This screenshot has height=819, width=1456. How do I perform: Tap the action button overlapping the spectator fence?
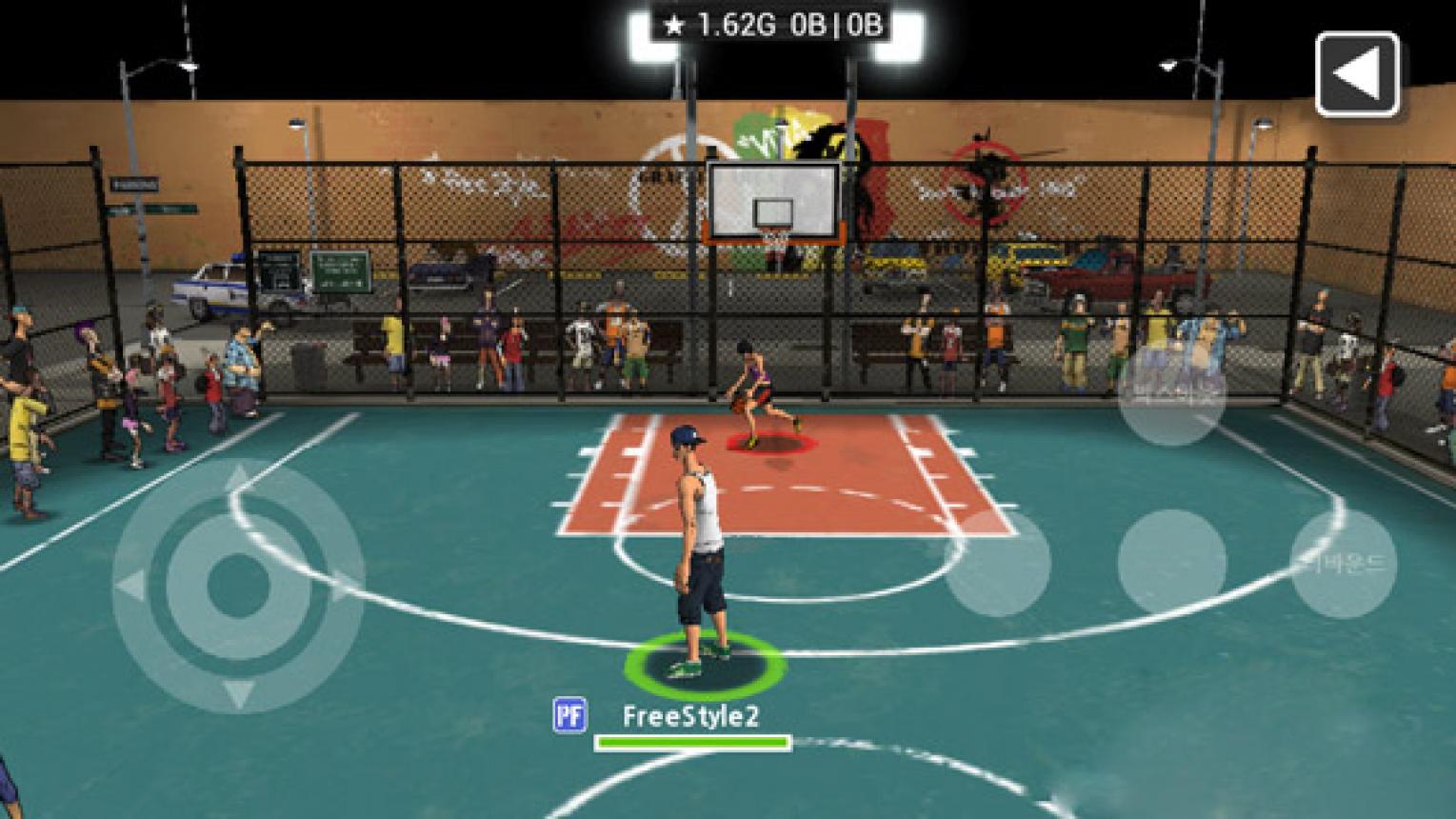click(1170, 392)
